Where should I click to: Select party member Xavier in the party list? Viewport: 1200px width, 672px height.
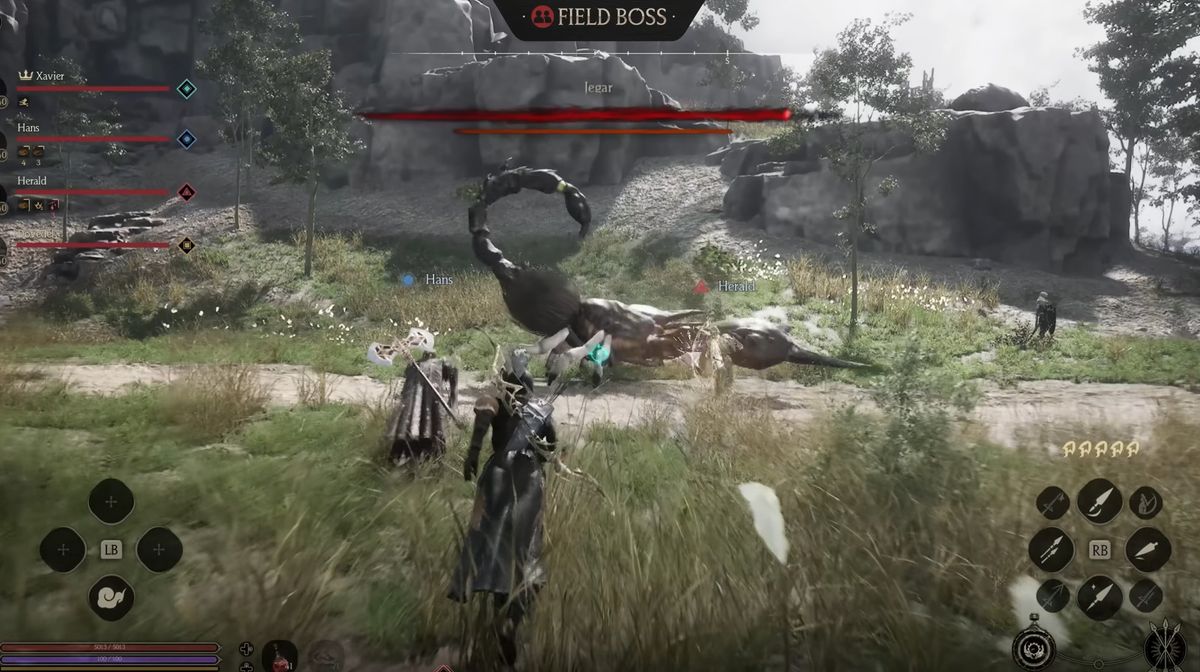pos(50,76)
